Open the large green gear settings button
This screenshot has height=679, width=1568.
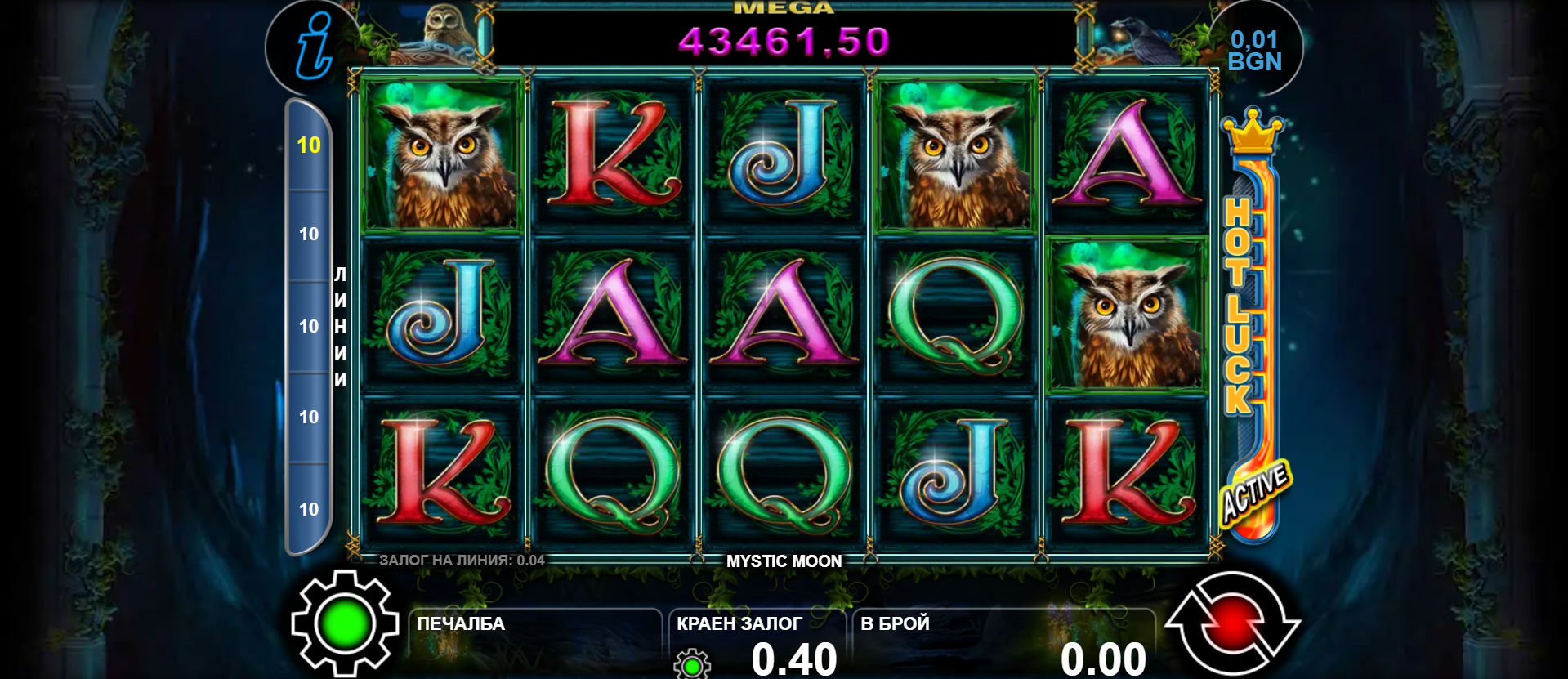344,624
